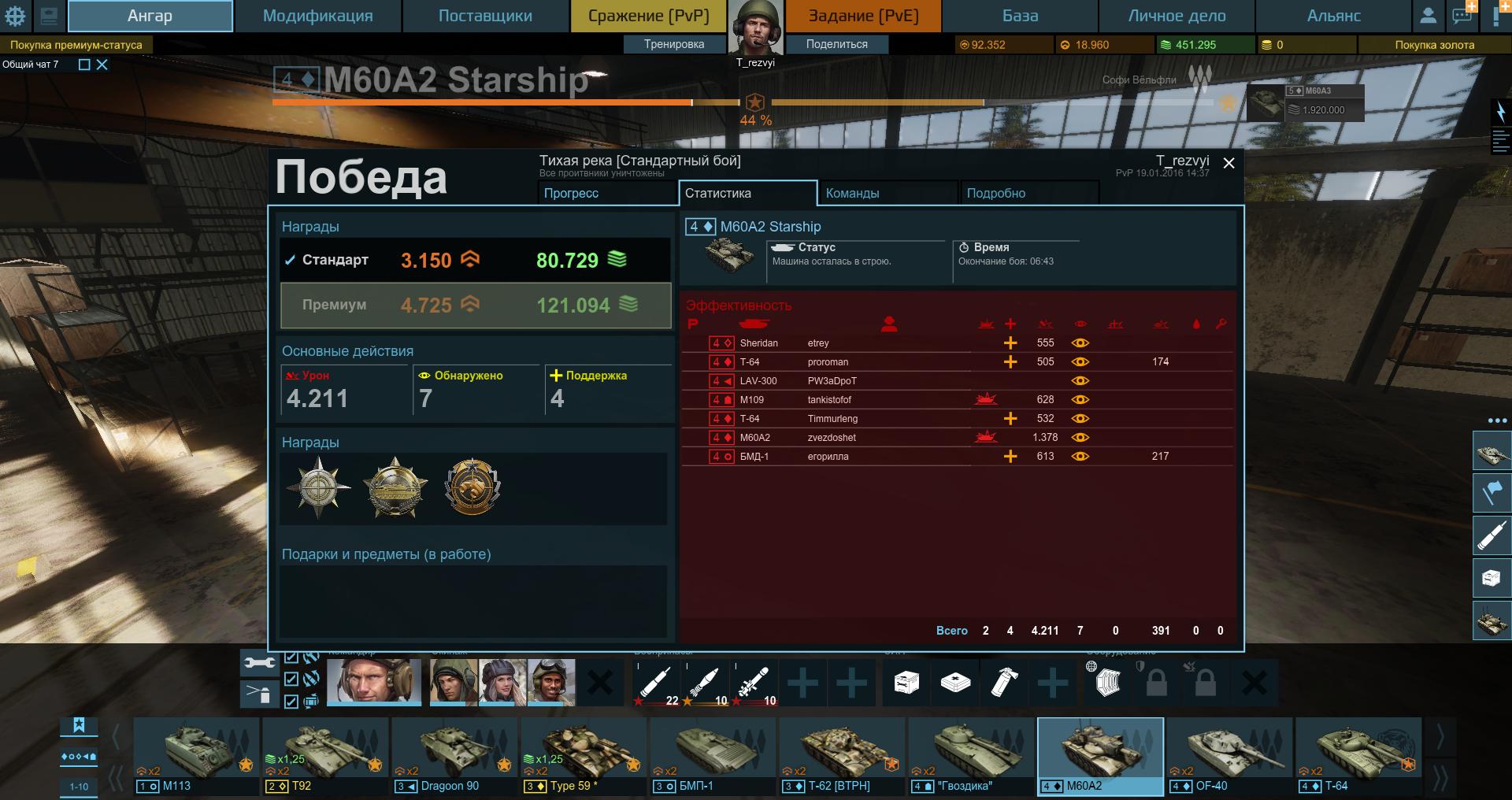This screenshot has height=800, width=1512.
Task: Open the Ангар (Hangar) menu
Action: pos(150,16)
